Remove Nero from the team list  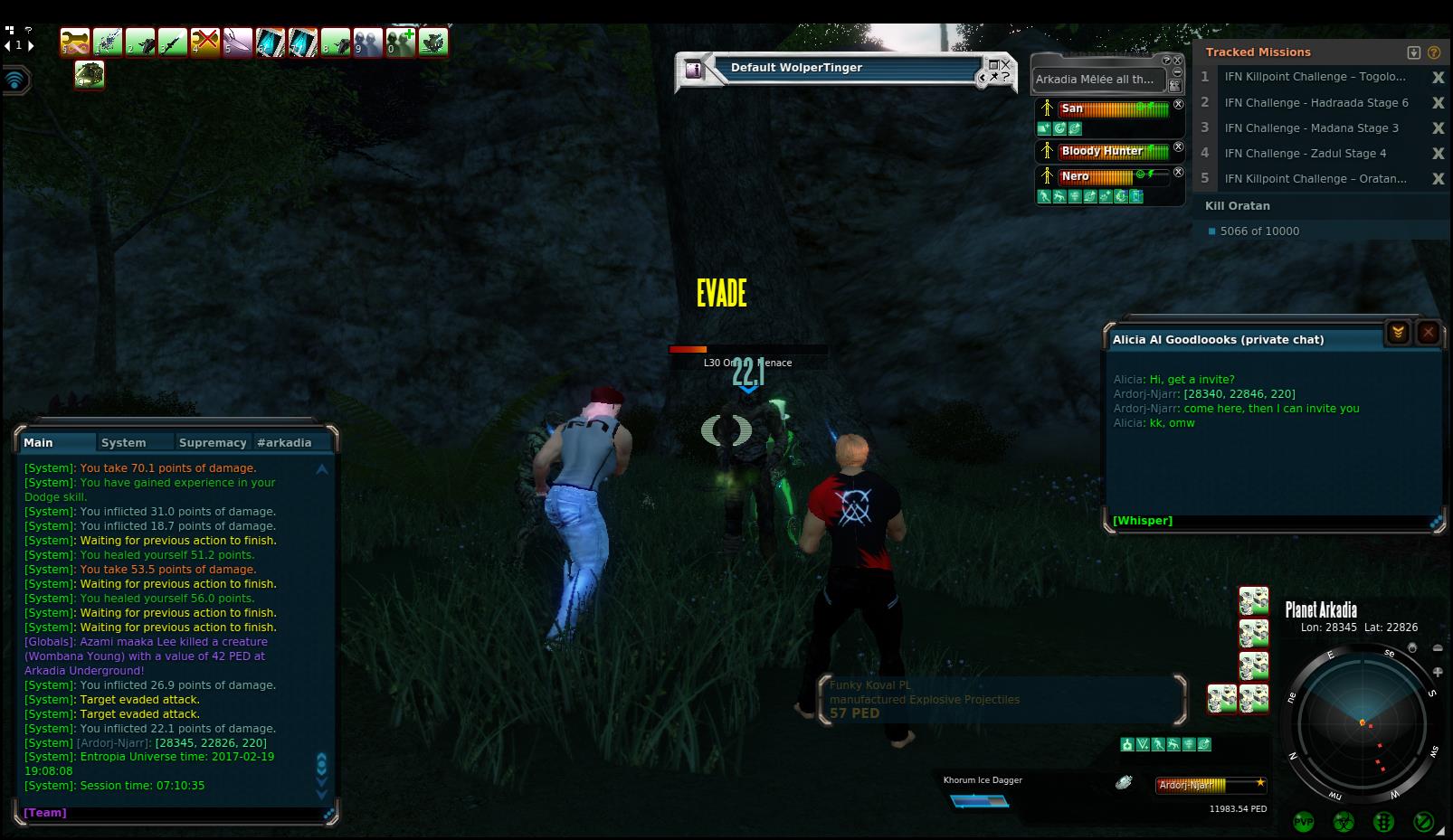point(1178,172)
